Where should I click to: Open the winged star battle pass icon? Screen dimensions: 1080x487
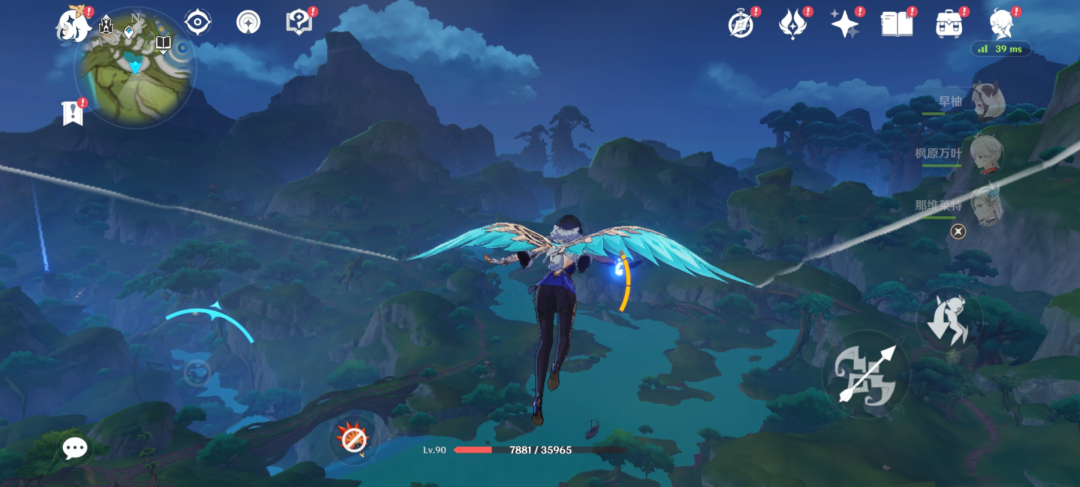pos(793,24)
